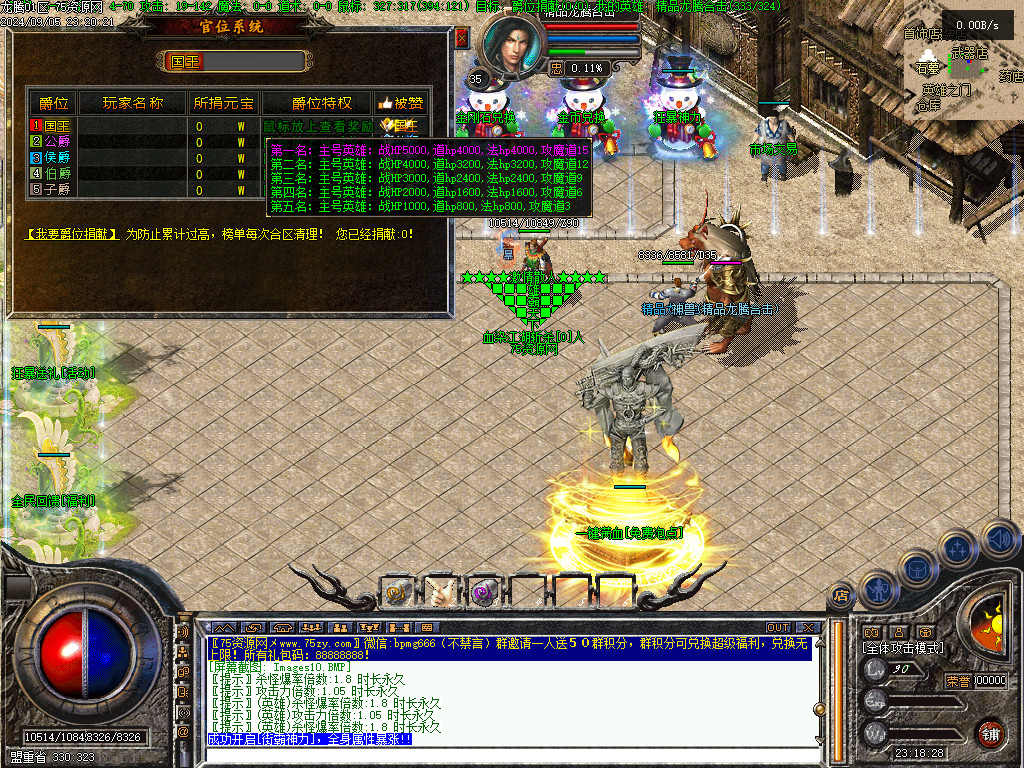Open the bag round button

tap(916, 569)
